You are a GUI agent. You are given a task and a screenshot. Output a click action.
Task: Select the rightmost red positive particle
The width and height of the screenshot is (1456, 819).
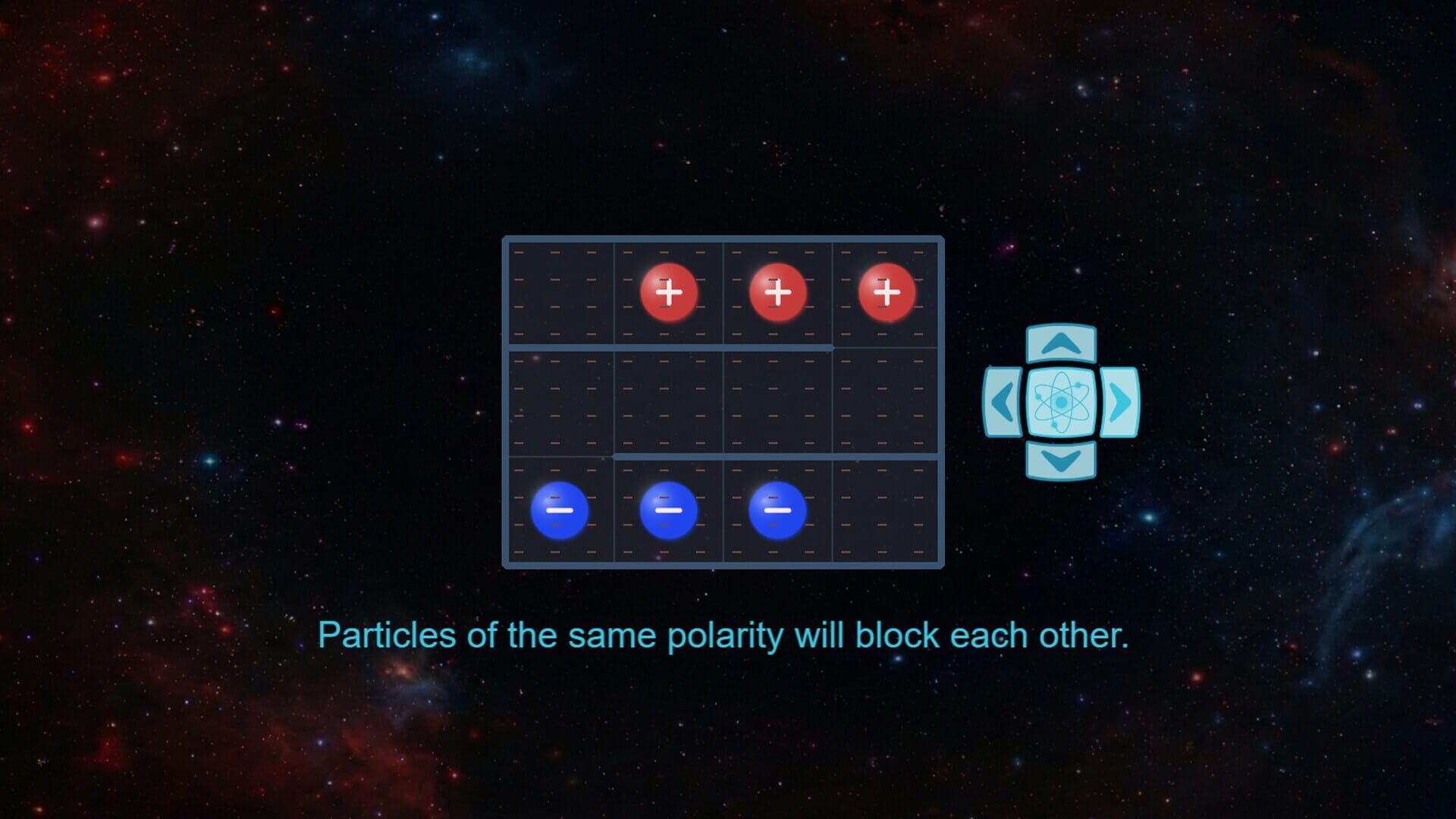(x=886, y=292)
